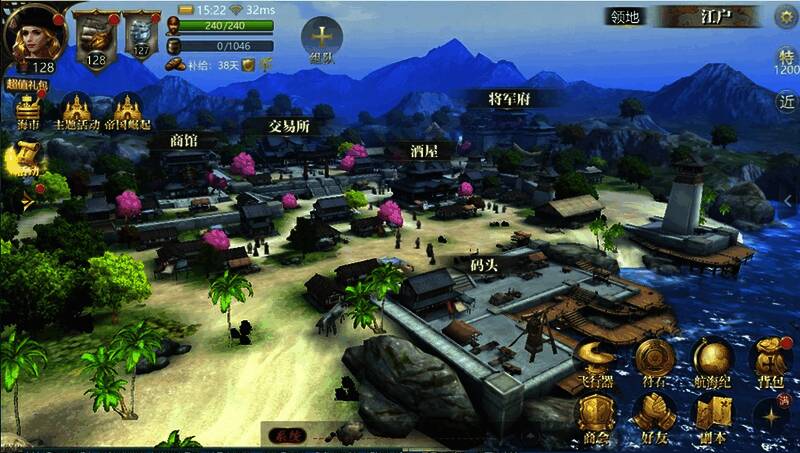Select the ship badge showing 127
This screenshot has width=800, height=453.
click(142, 36)
